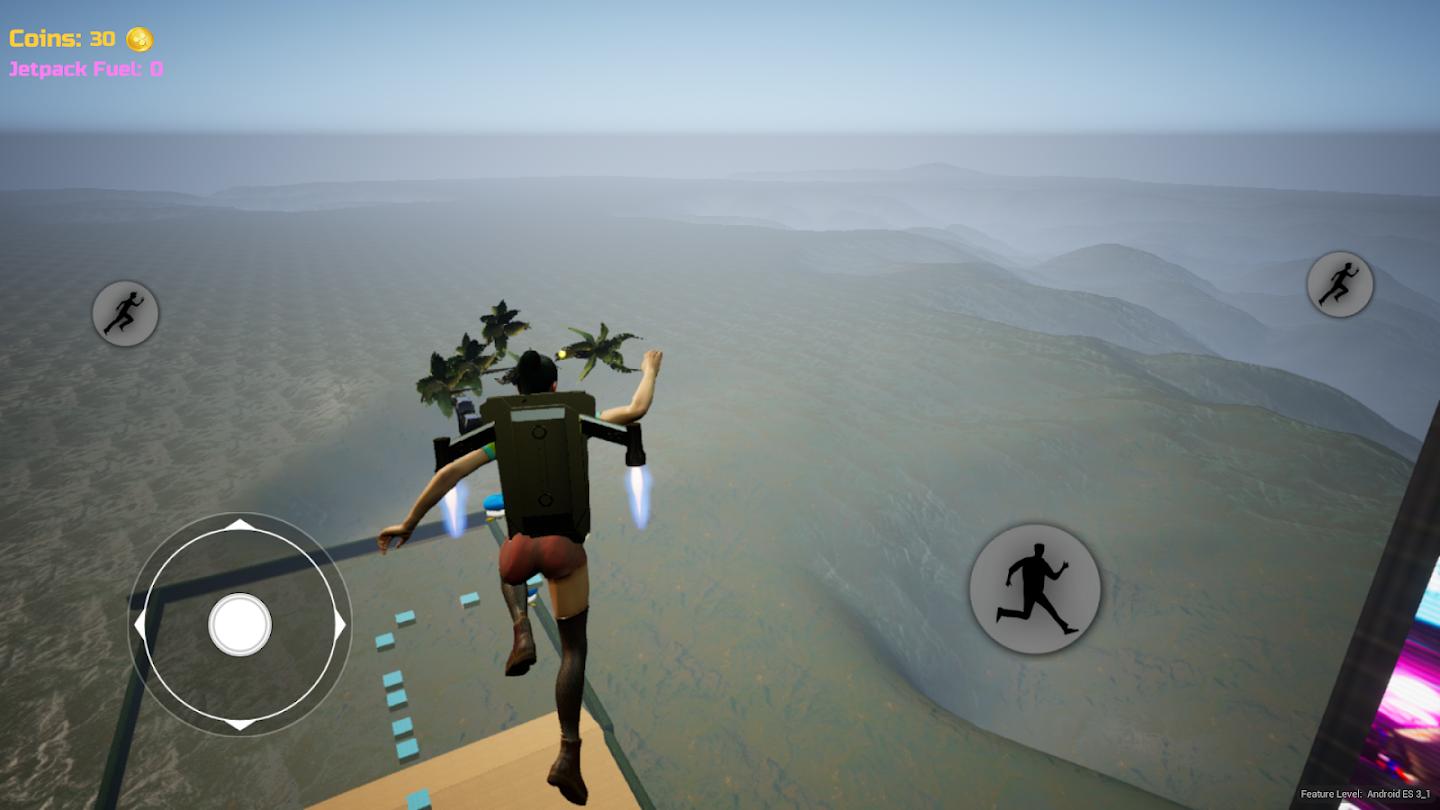Click the virtual joystick's white center knob
The image size is (1440, 810).
(x=240, y=624)
